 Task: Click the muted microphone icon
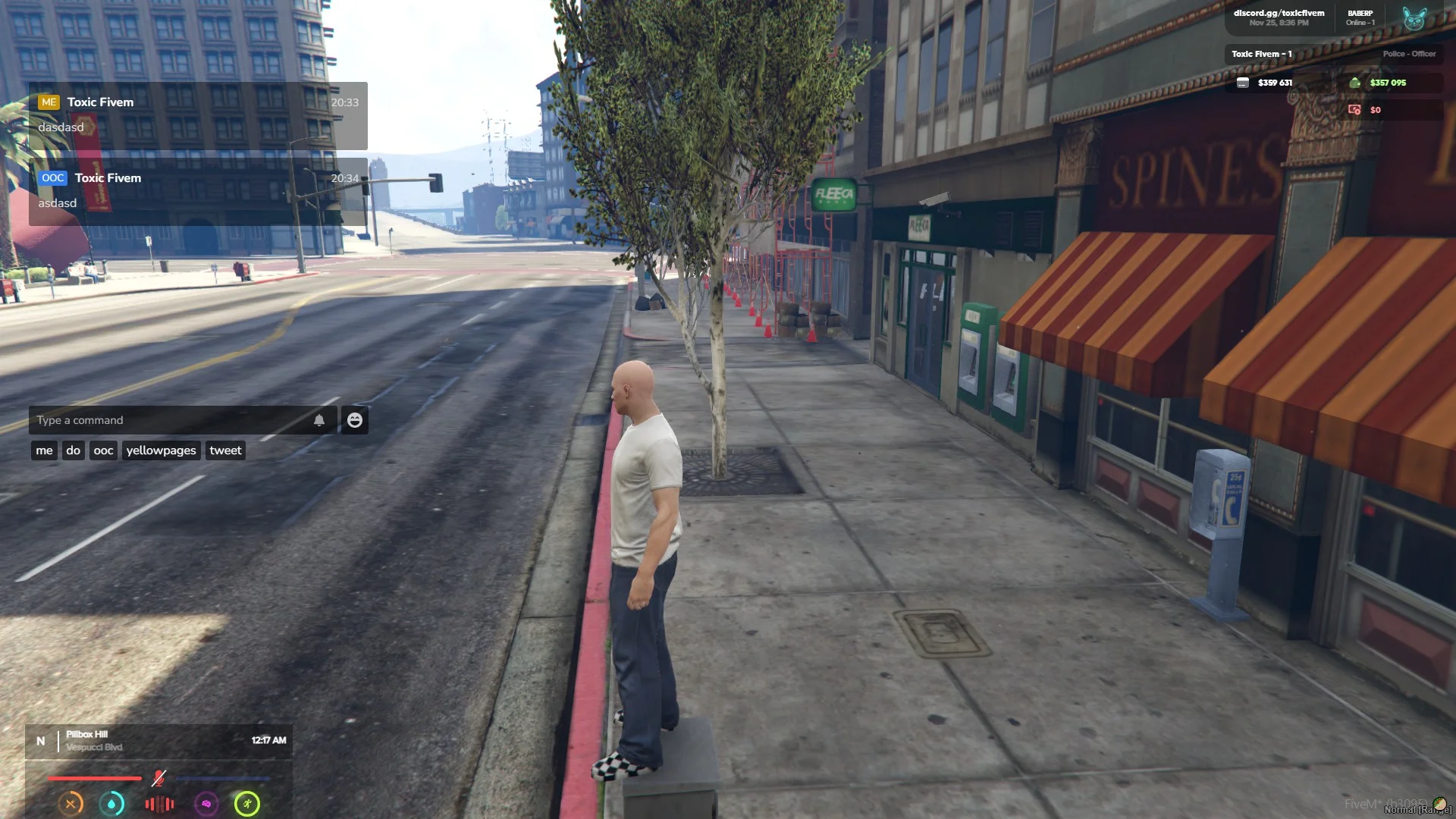tap(158, 778)
